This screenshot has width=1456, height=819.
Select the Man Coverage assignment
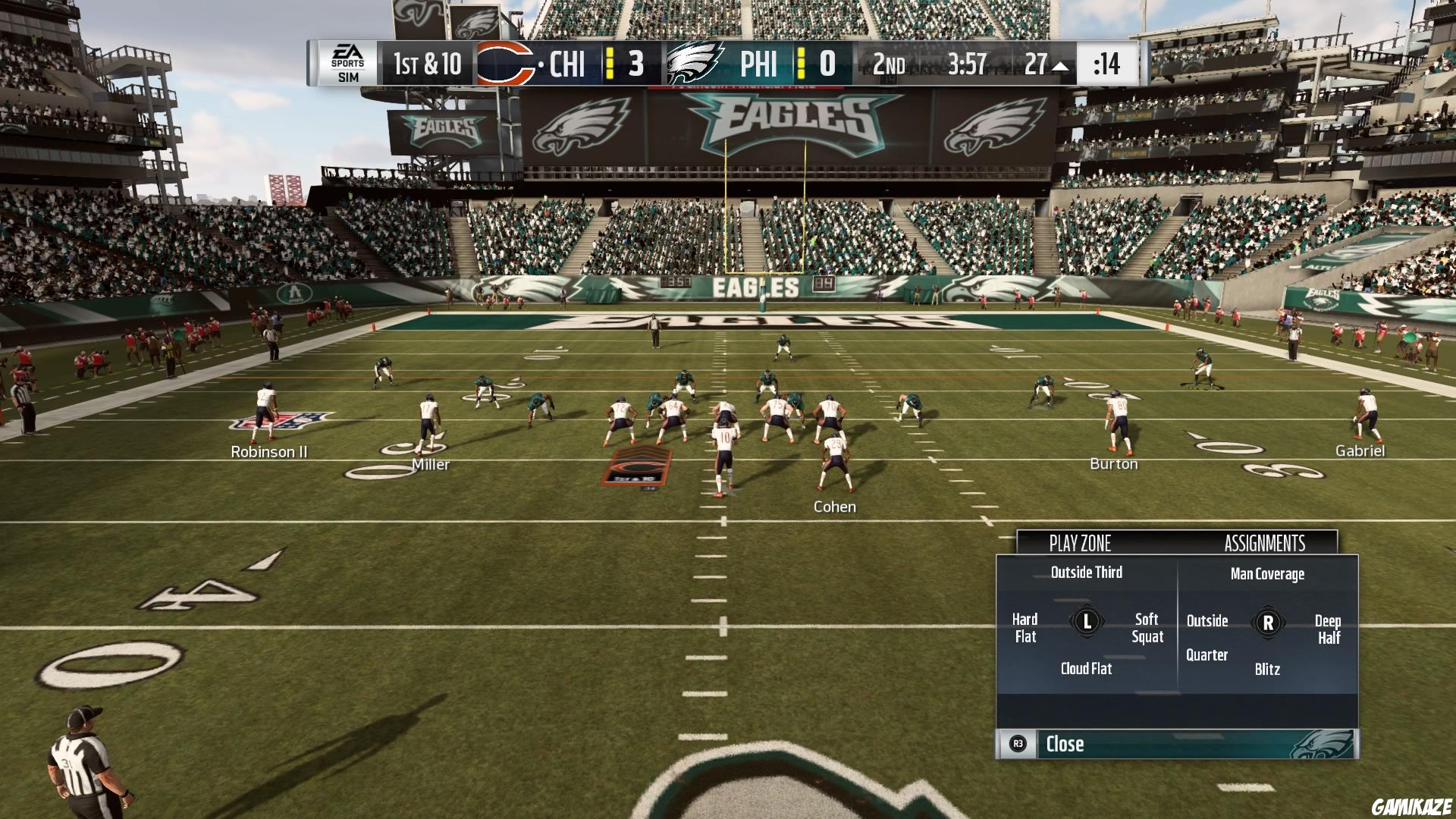point(1269,574)
